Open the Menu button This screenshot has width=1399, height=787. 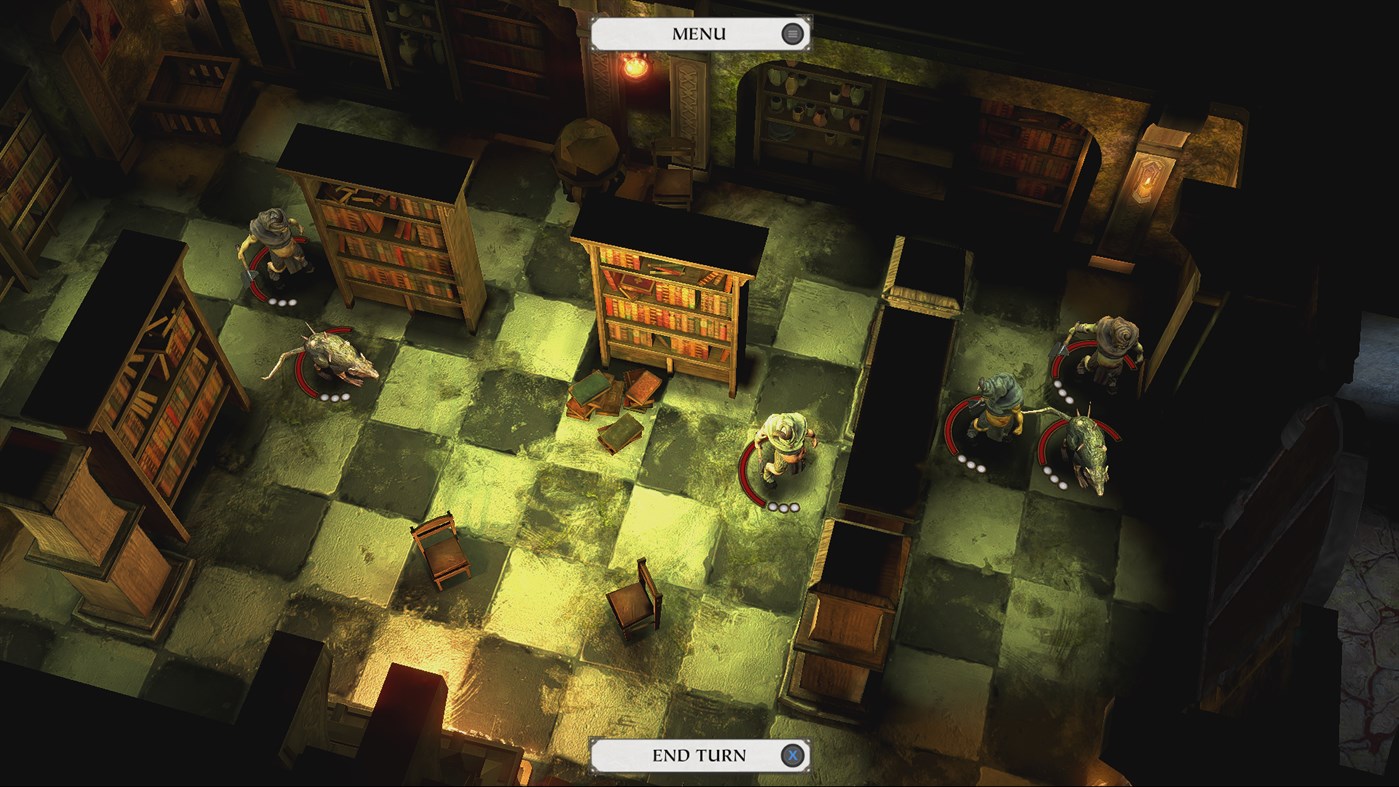pyautogui.click(x=700, y=34)
